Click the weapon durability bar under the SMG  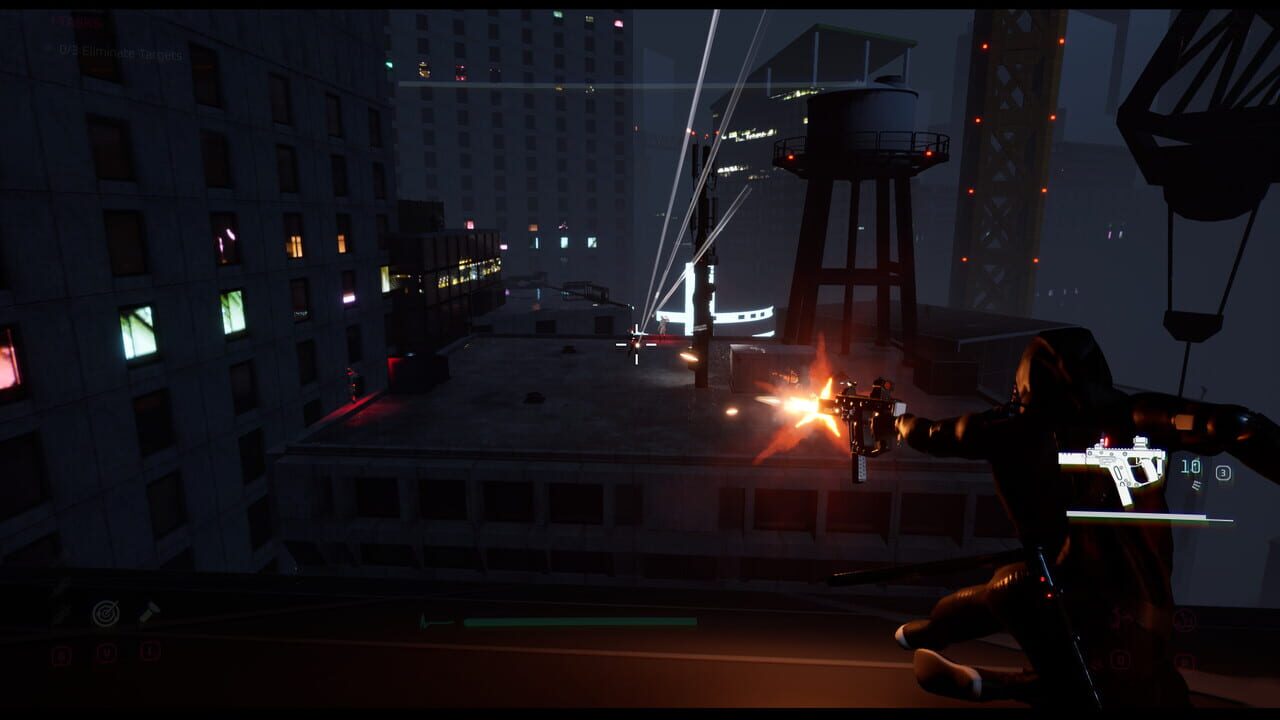point(1151,517)
